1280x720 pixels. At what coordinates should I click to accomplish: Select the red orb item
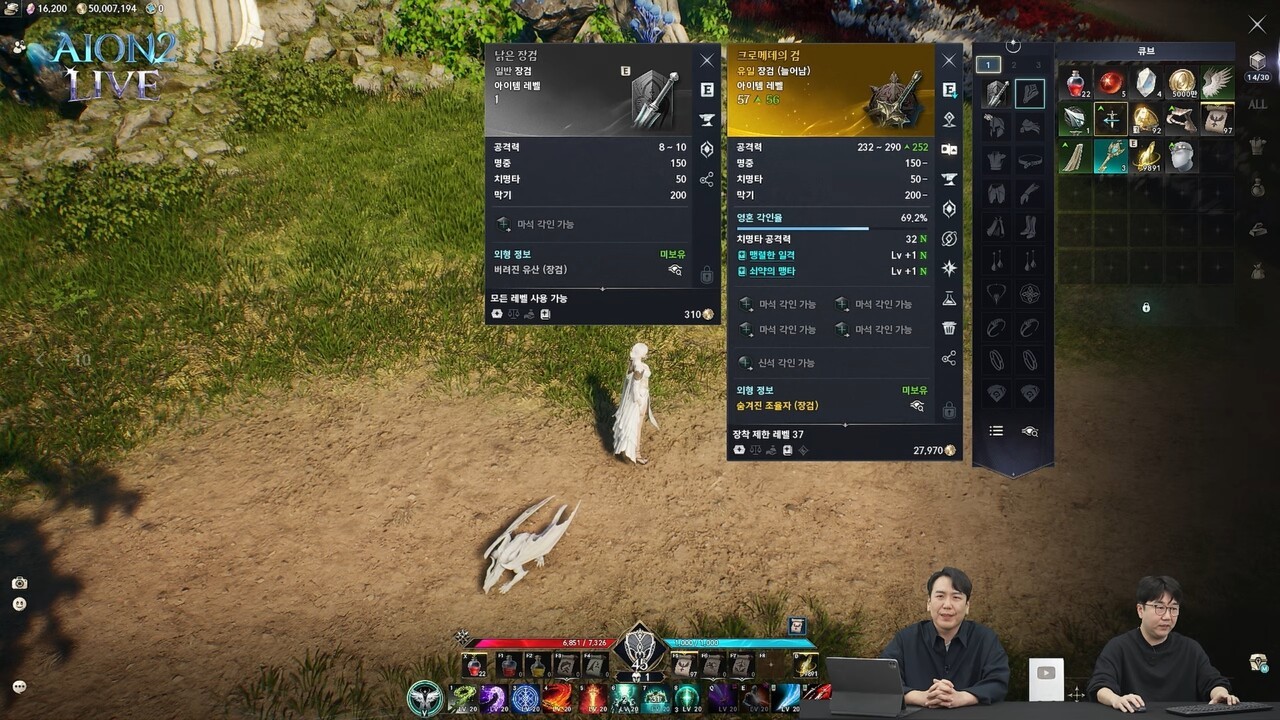pos(1111,83)
